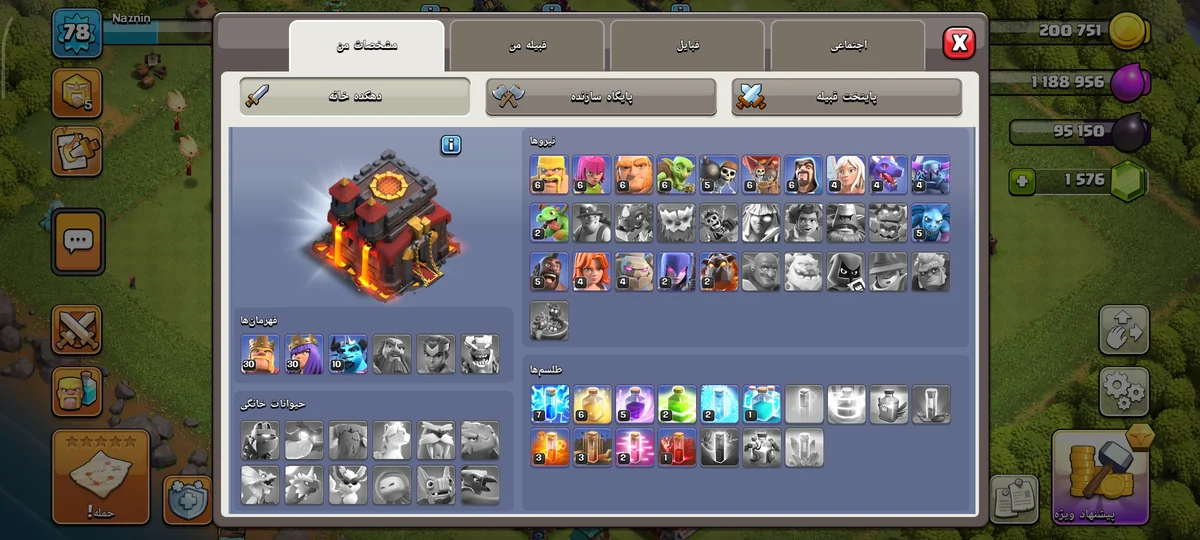This screenshot has height=540, width=1200.
Task: Switch to پایگاه سازنده builder base
Action: [602, 96]
